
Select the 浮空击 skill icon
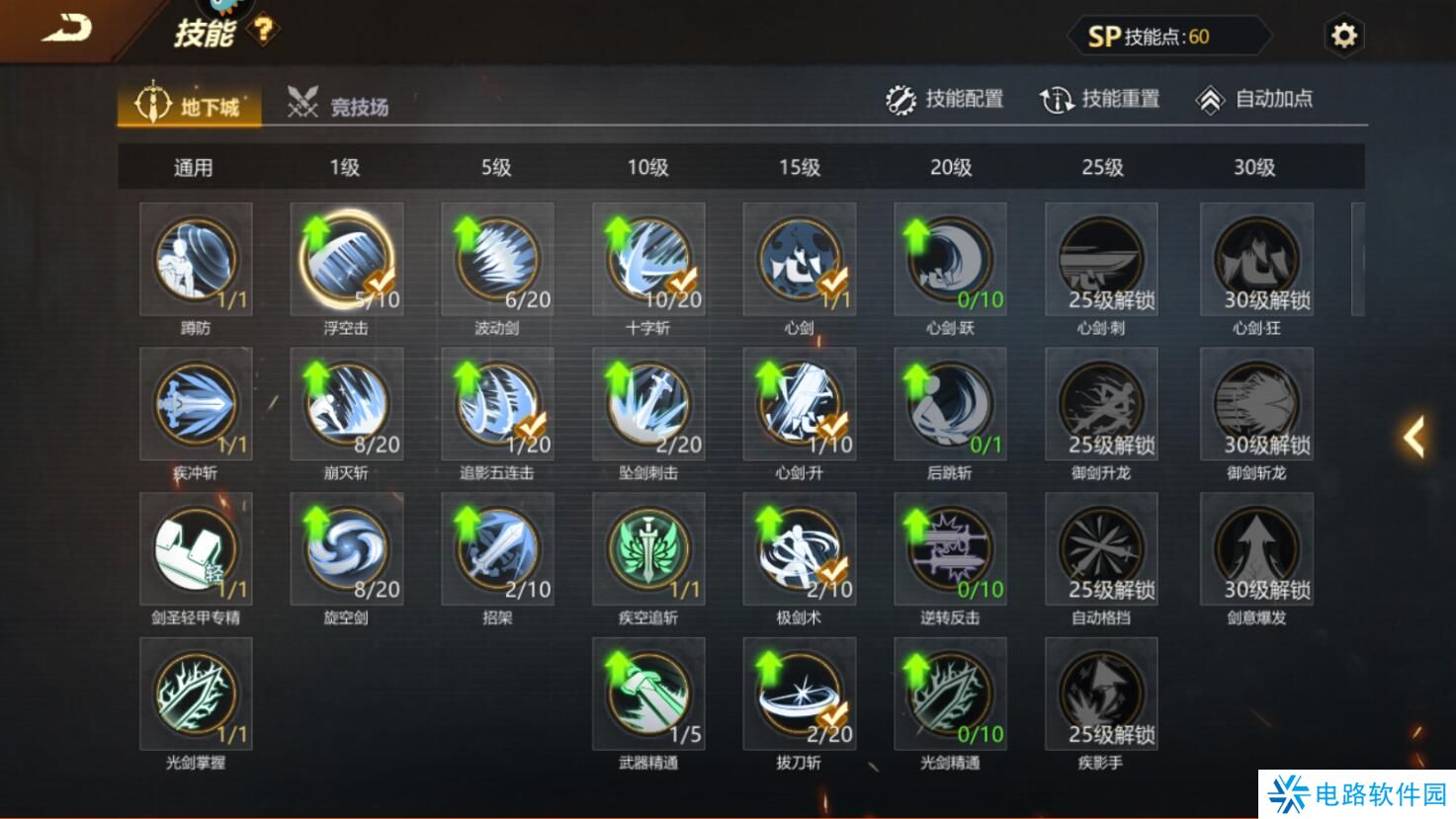347,259
